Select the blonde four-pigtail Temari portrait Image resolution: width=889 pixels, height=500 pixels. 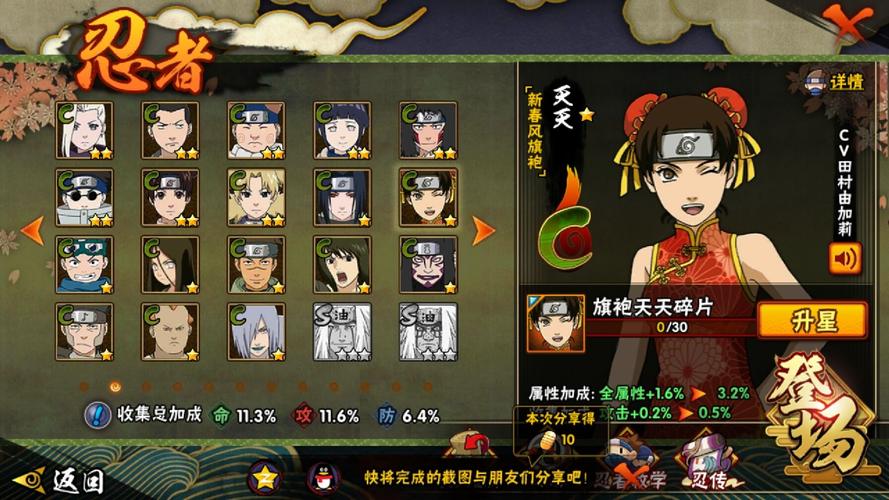(x=256, y=197)
